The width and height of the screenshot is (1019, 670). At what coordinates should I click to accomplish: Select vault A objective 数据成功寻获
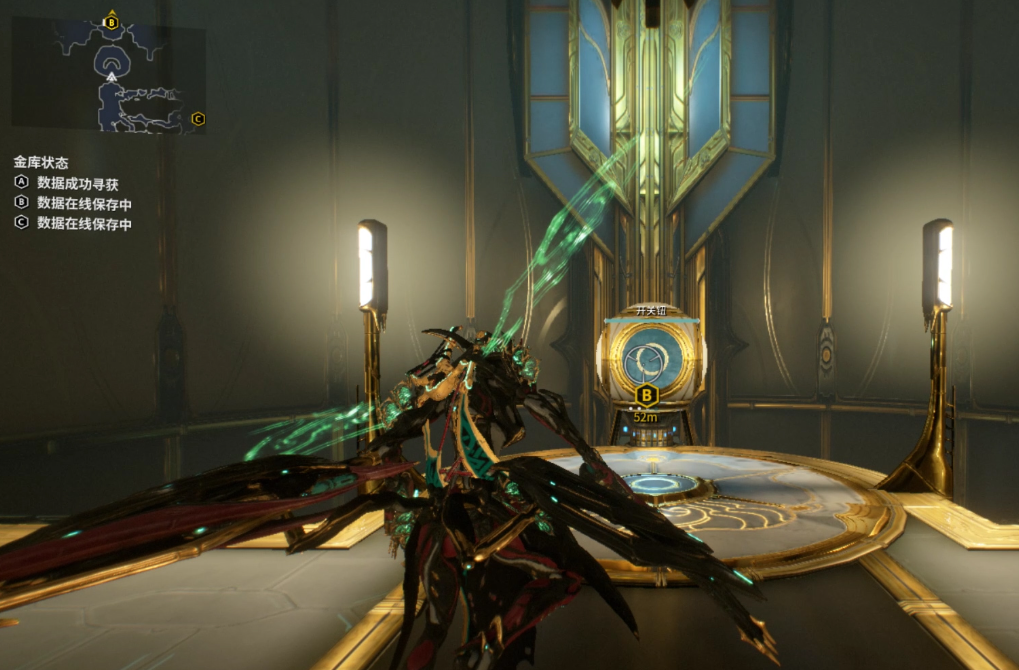pos(76,183)
